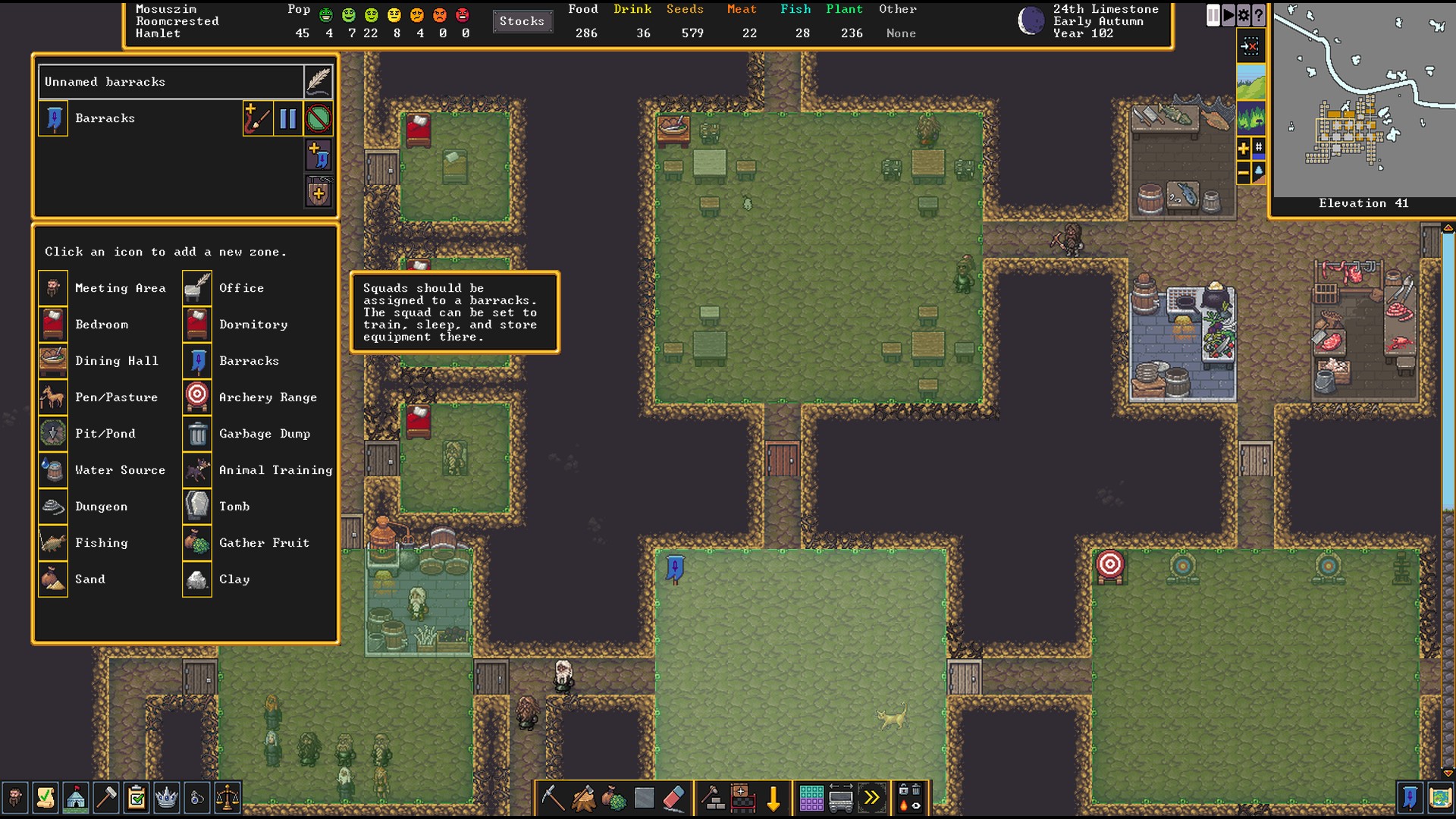
Task: Select the smooth stone tool
Action: click(644, 797)
